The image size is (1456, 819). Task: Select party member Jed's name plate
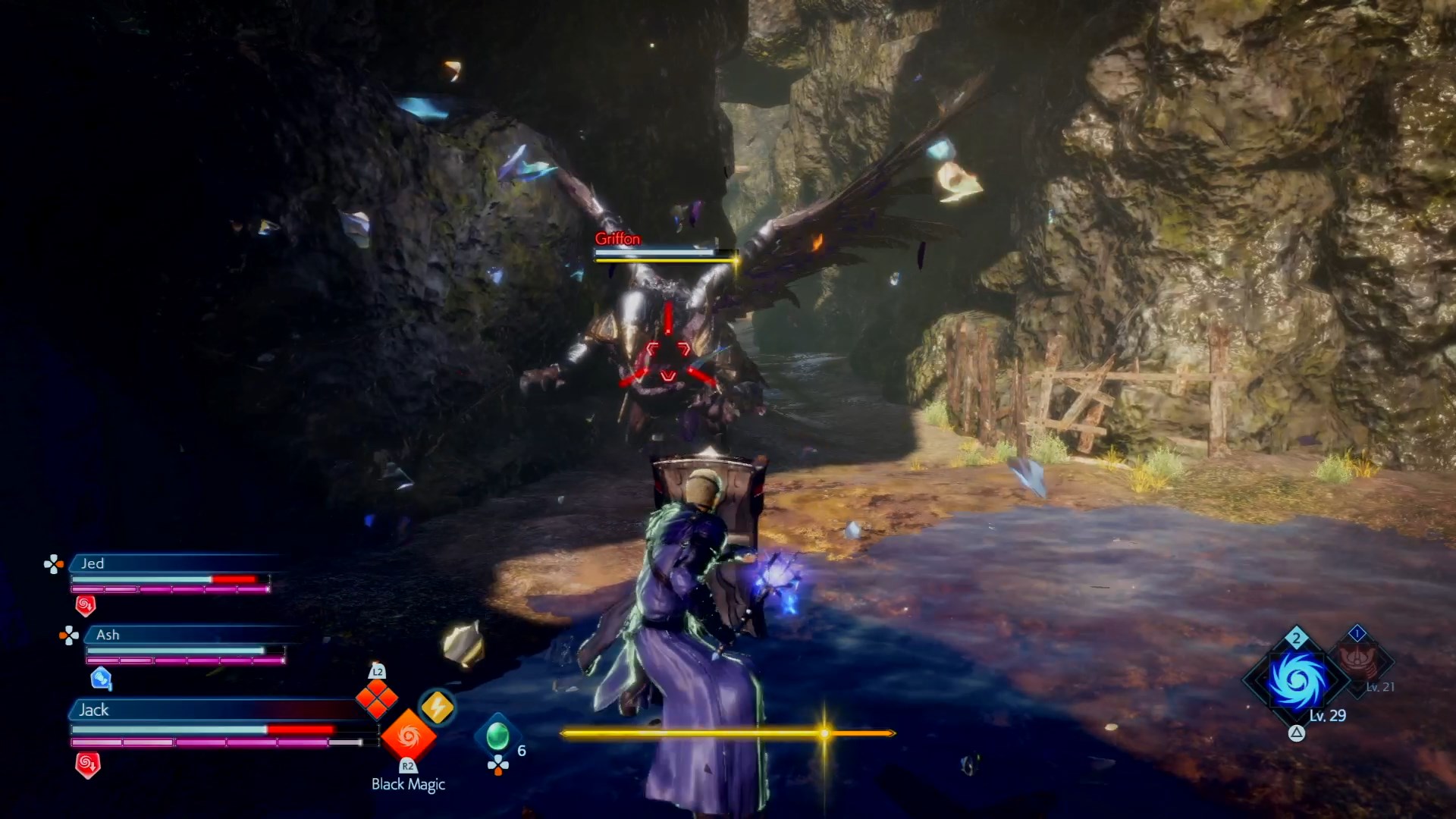pyautogui.click(x=93, y=563)
